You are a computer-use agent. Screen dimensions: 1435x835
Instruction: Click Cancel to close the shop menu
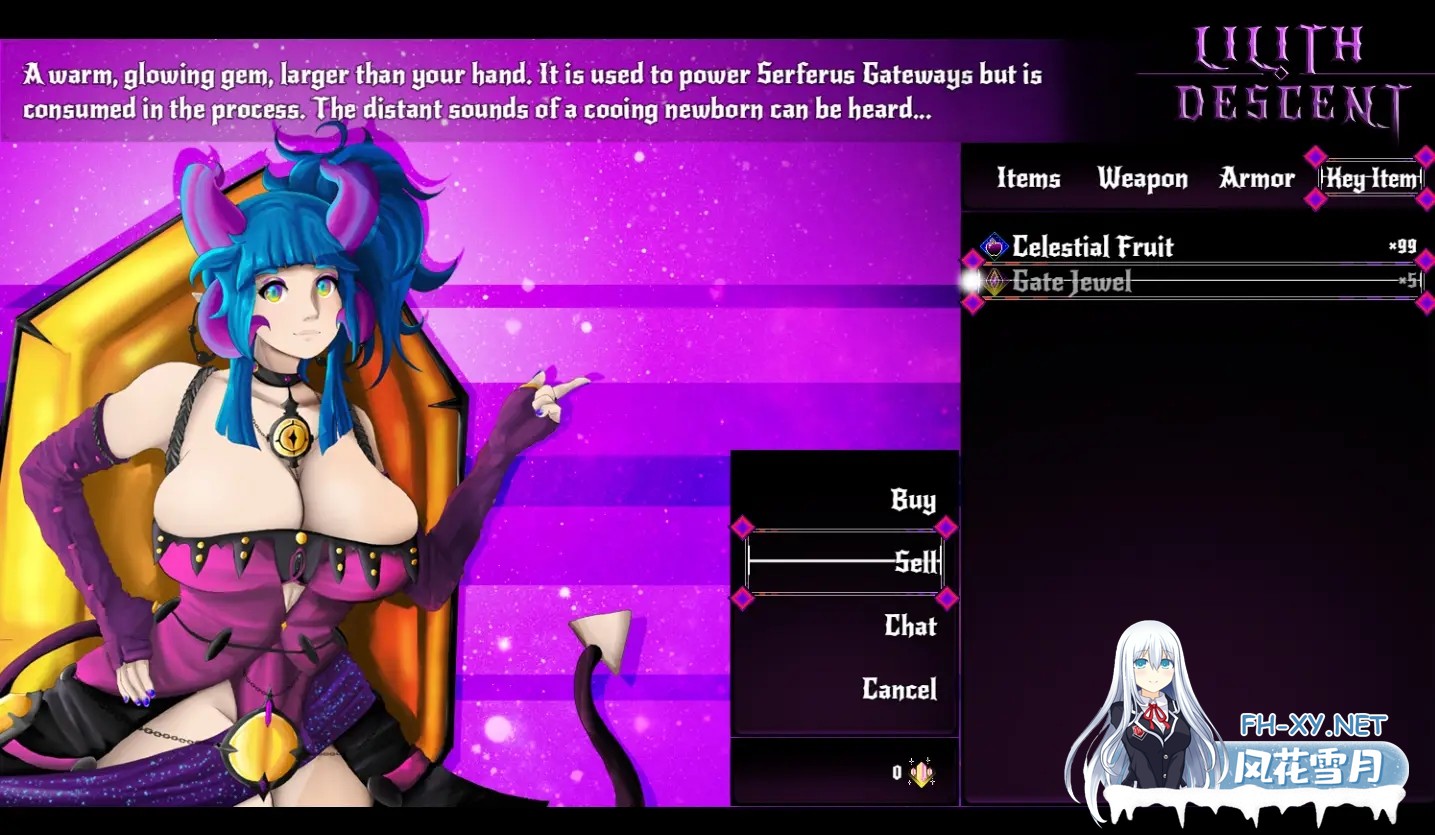[899, 691]
